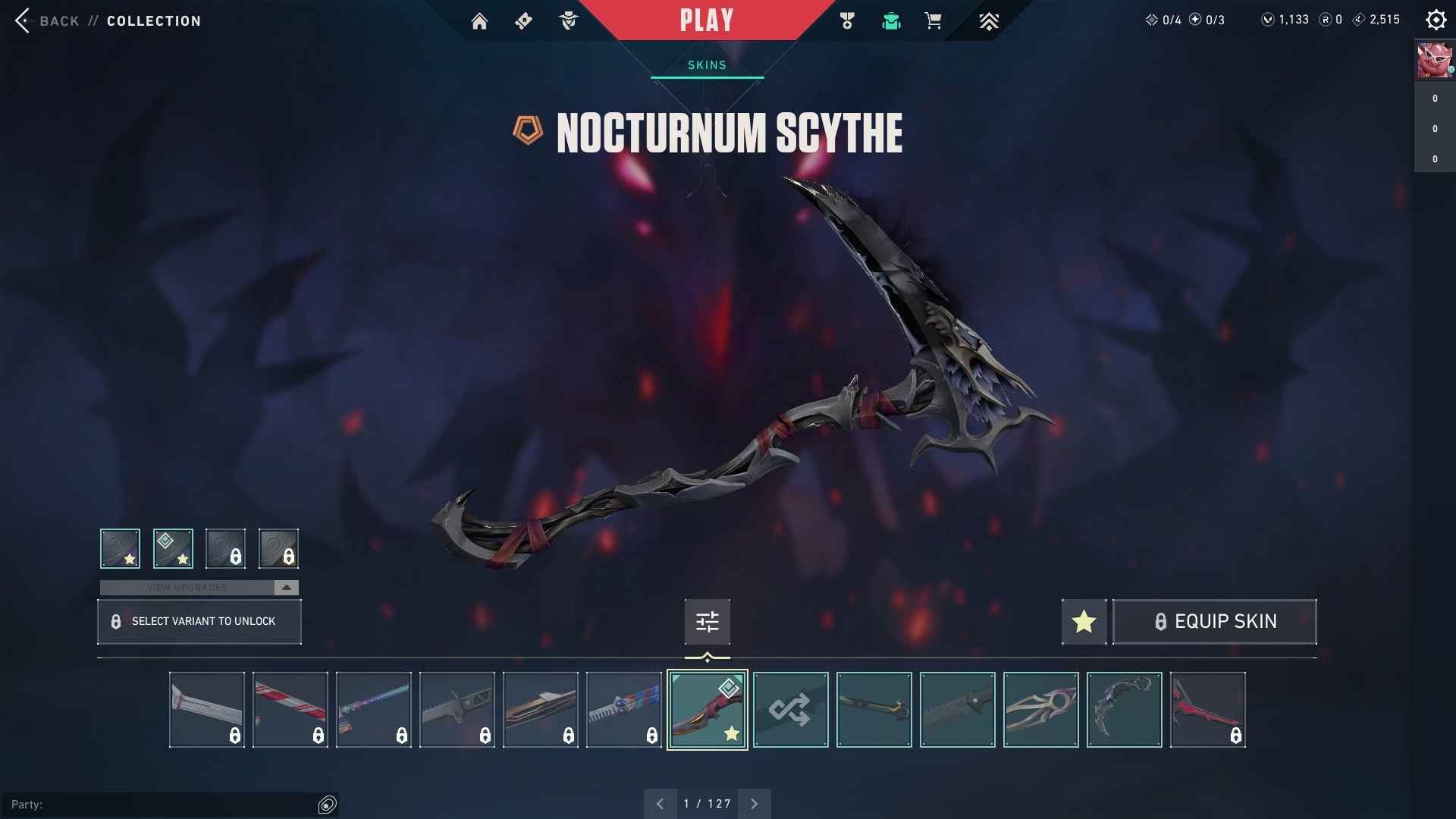
Task: Click the Party field at bottom left
Action: point(167,805)
